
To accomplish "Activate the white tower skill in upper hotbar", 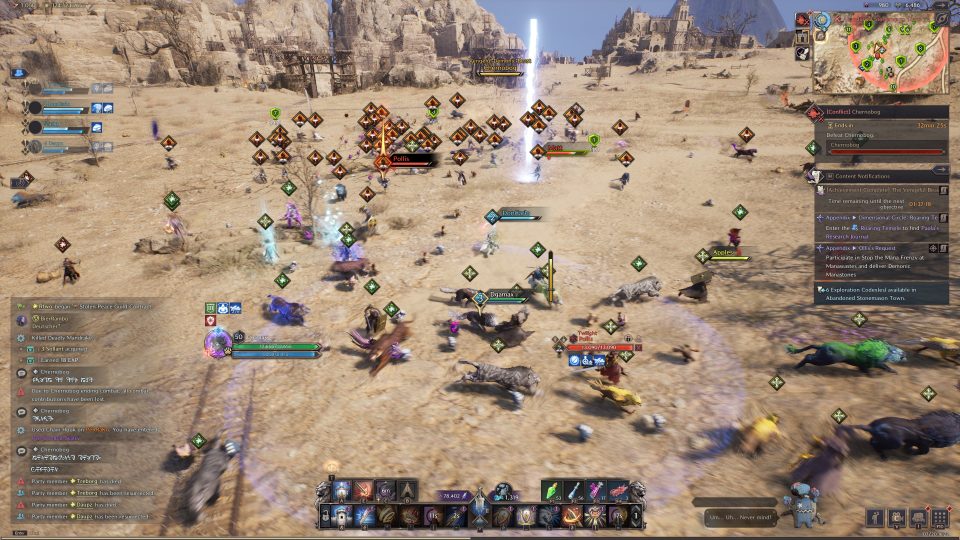I will pos(341,490).
